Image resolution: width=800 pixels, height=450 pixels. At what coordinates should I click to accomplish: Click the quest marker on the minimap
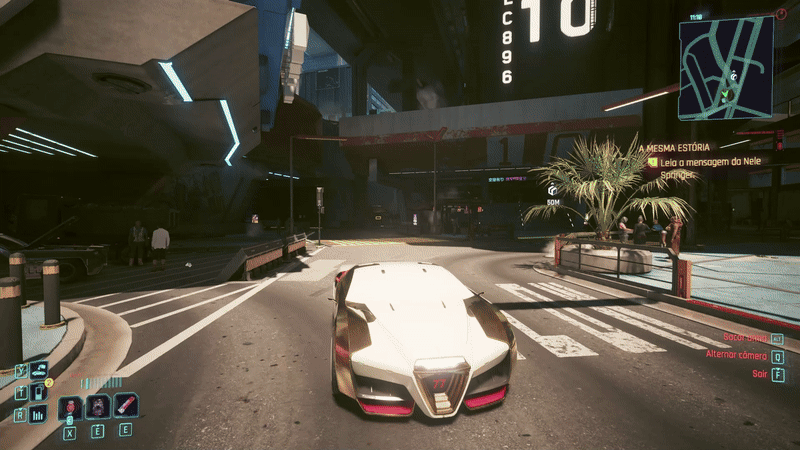coord(734,75)
